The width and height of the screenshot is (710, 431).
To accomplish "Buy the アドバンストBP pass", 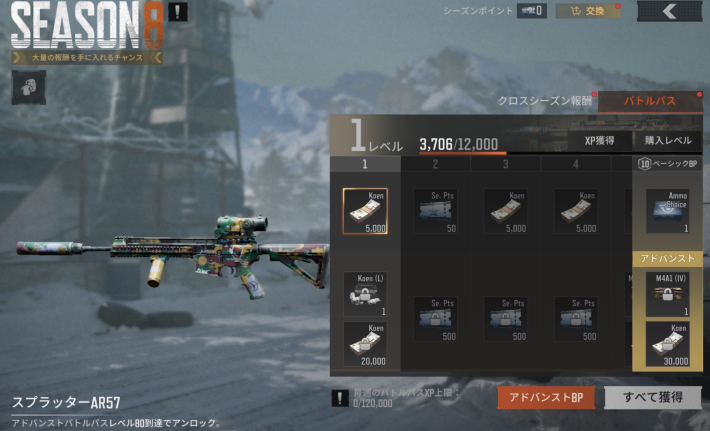I will pyautogui.click(x=547, y=398).
